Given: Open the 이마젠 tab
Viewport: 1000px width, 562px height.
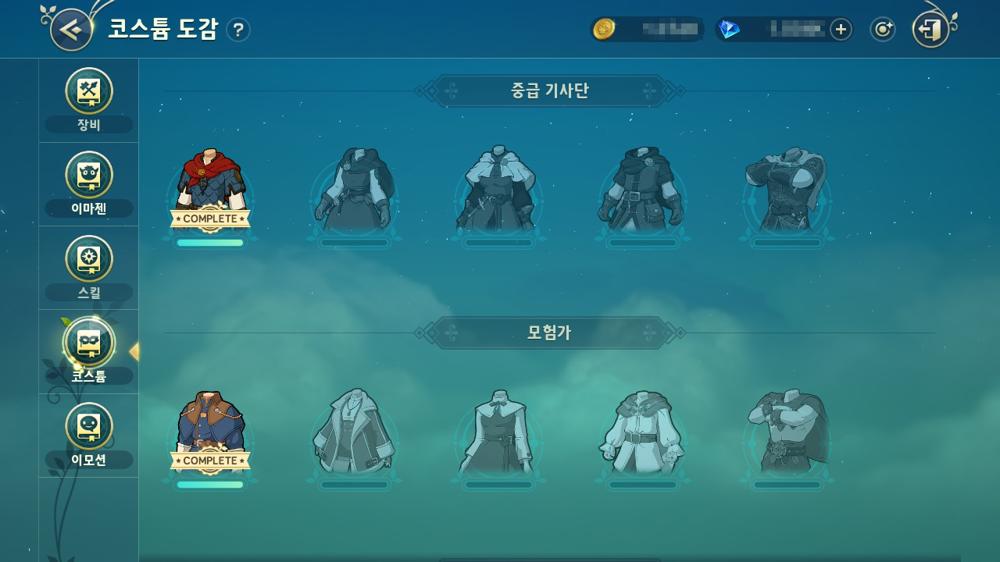Looking at the screenshot, I should click(89, 184).
